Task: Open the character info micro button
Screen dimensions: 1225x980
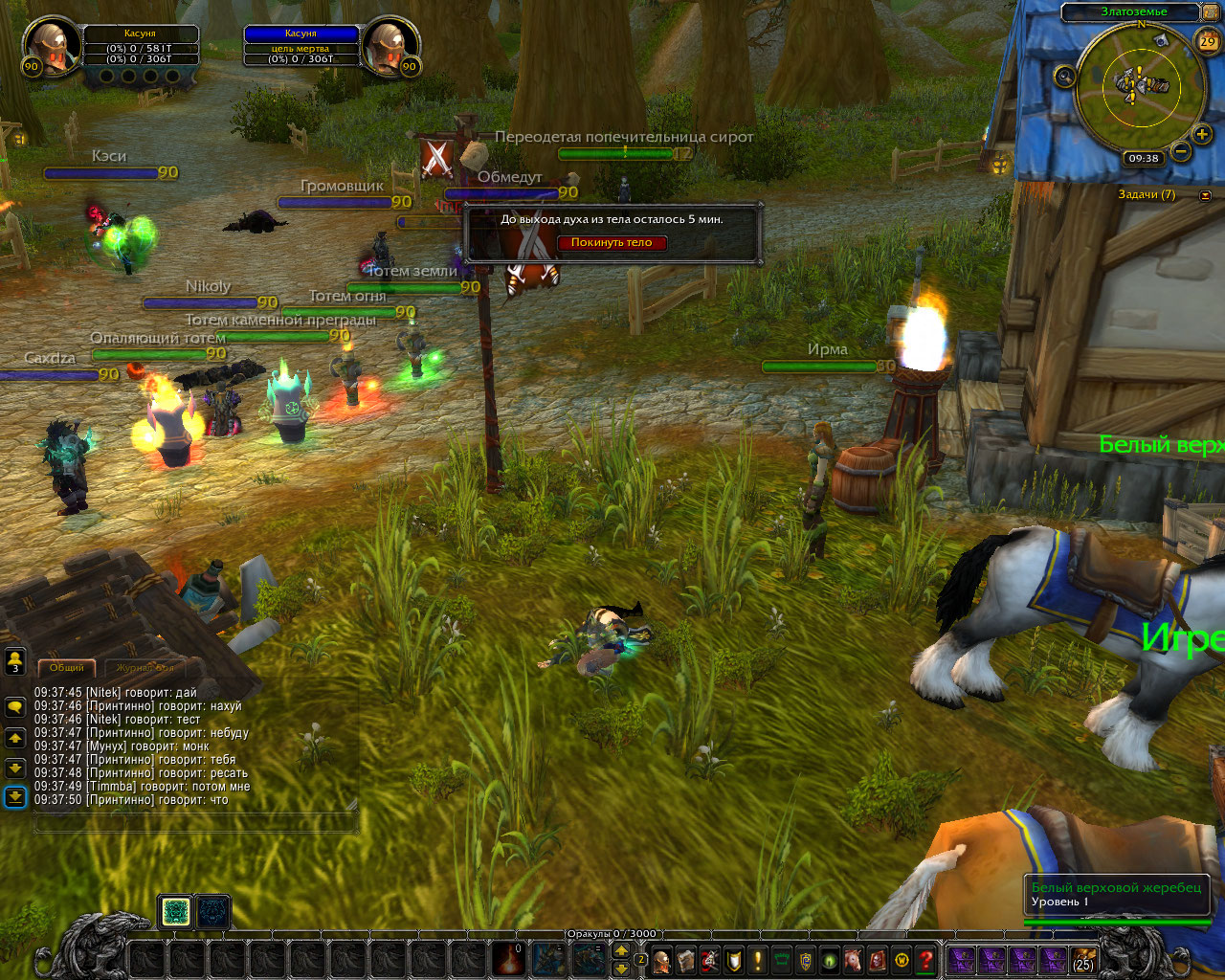Action: coord(661,960)
